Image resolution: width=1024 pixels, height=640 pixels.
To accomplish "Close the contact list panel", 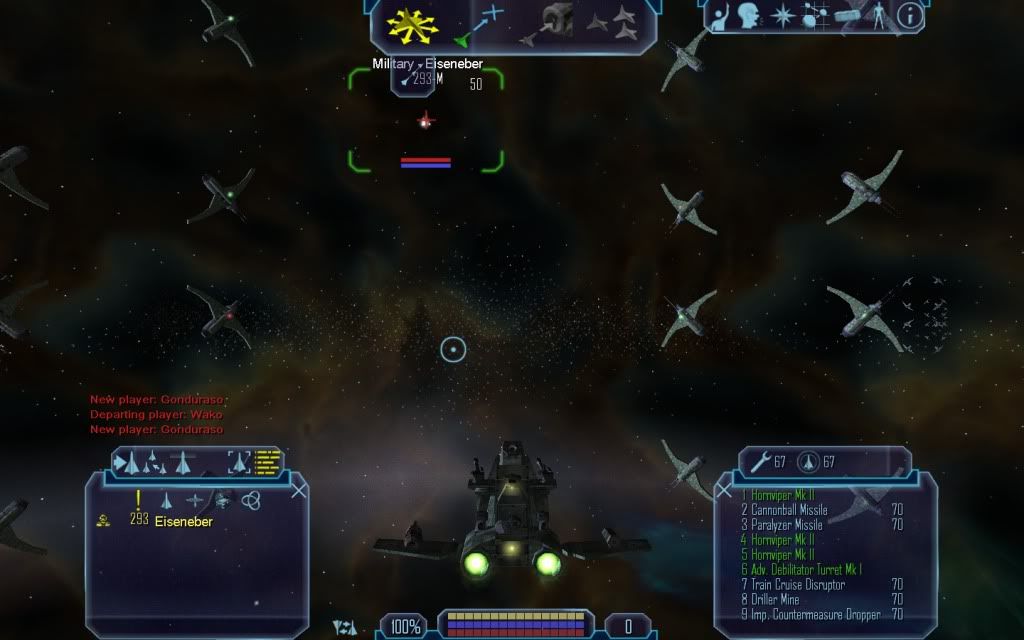I will point(298,490).
